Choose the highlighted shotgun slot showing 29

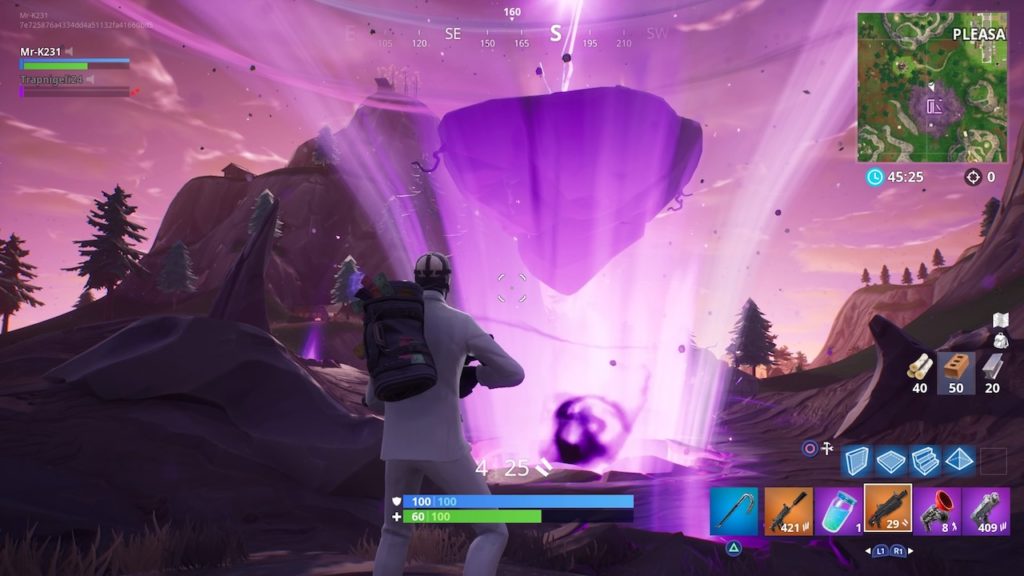click(x=887, y=509)
